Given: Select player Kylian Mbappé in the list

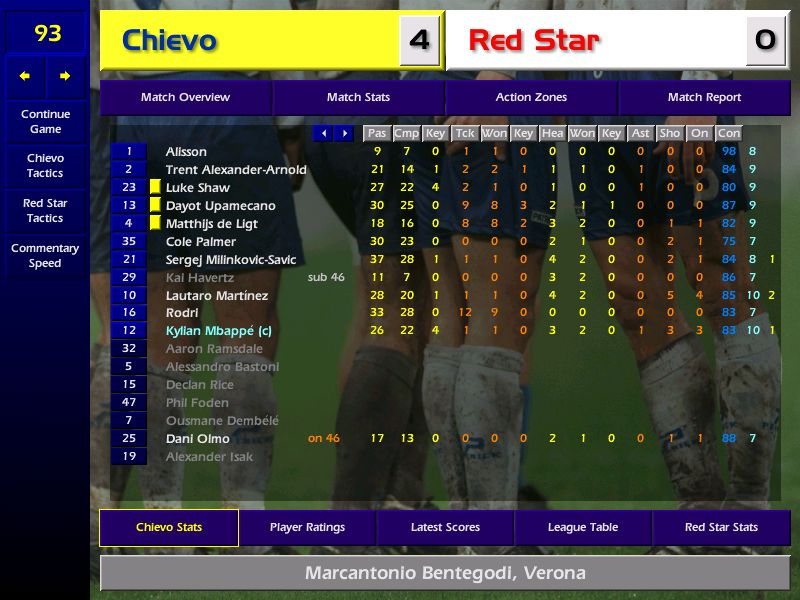Looking at the screenshot, I should pos(218,331).
